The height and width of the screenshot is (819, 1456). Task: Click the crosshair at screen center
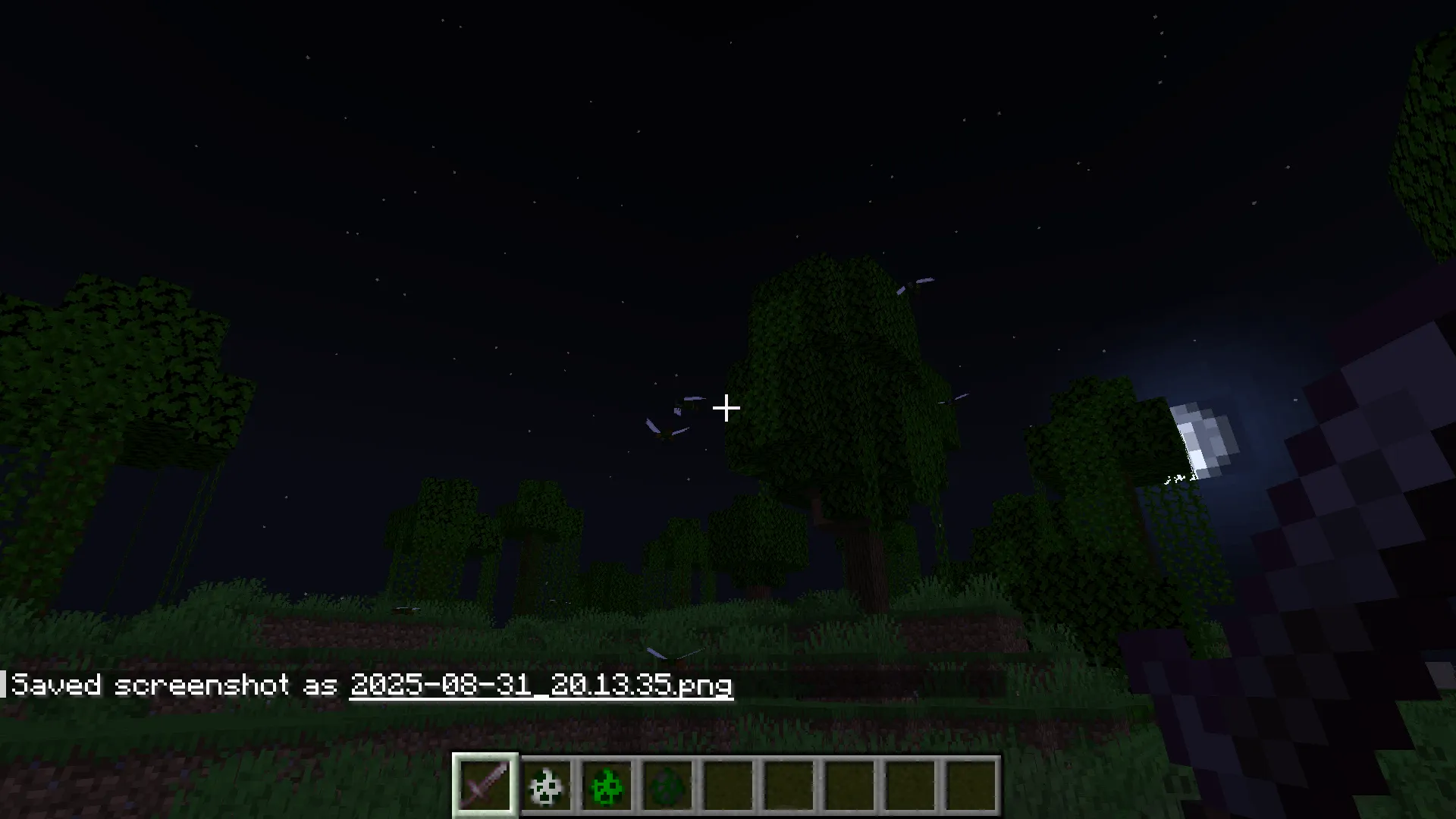tap(728, 409)
